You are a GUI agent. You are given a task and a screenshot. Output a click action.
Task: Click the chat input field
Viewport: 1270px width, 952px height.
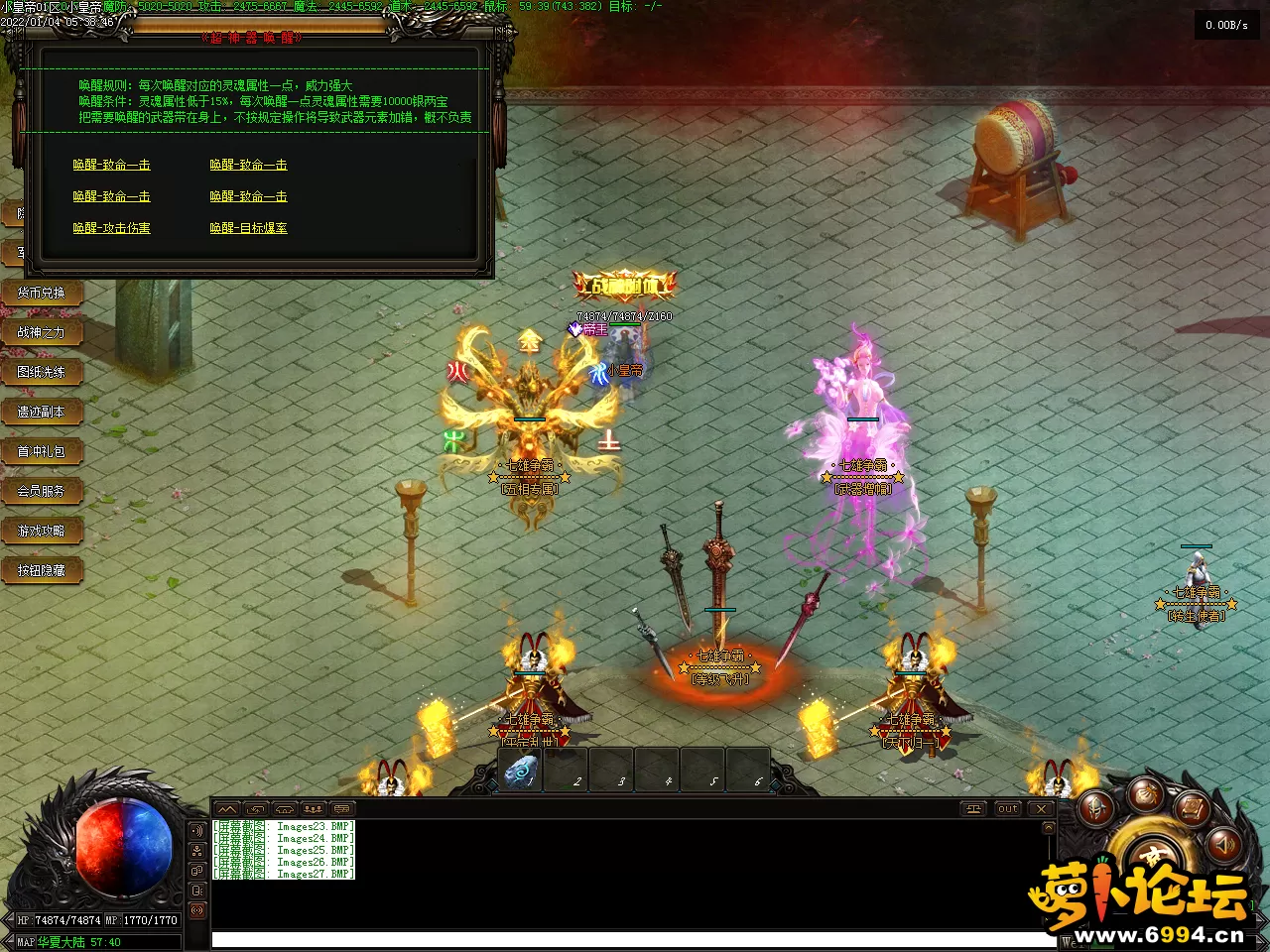coord(635,939)
